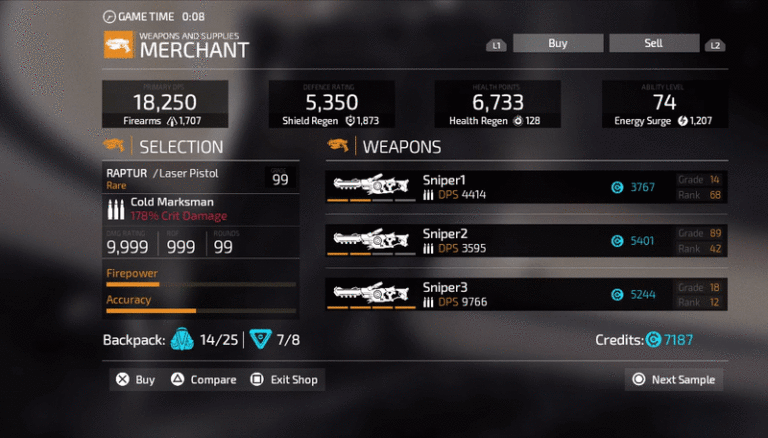Select the Sniper1 weapon row
This screenshot has width=768, height=438.
pos(526,187)
